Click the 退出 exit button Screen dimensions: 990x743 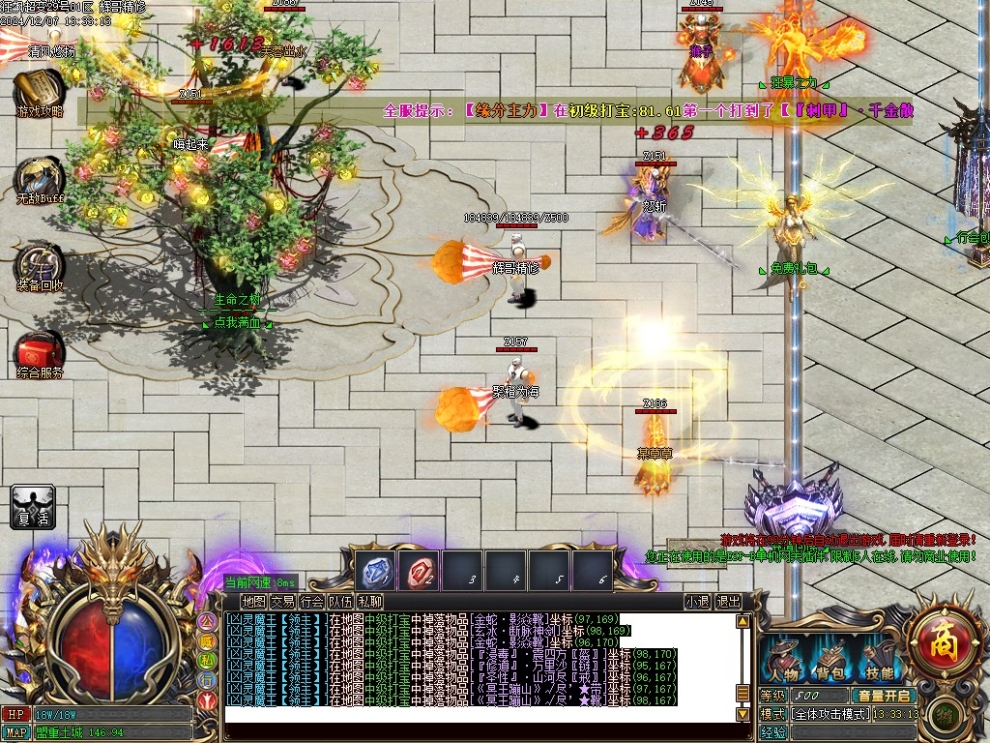pyautogui.click(x=728, y=602)
